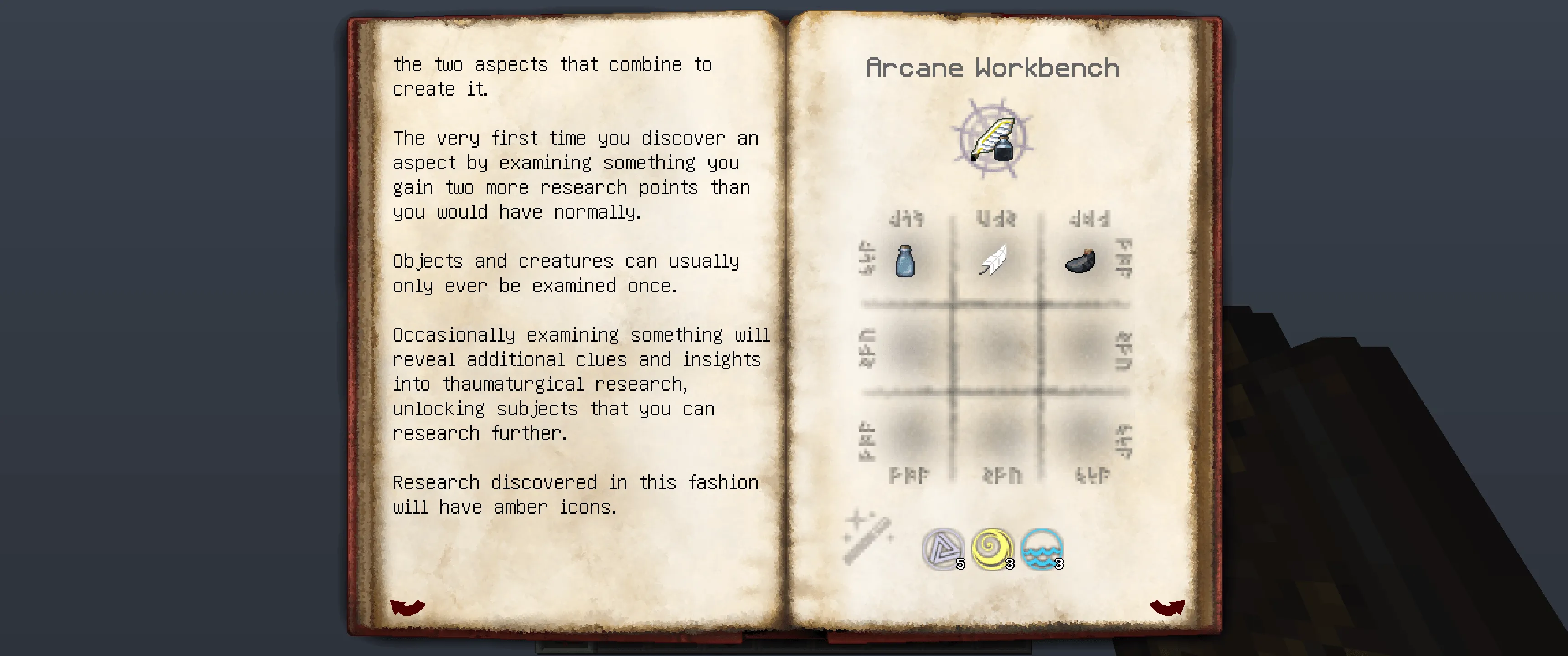Viewport: 1568px width, 656px height.
Task: Select the glass phial ingredient slot
Action: pos(905,261)
